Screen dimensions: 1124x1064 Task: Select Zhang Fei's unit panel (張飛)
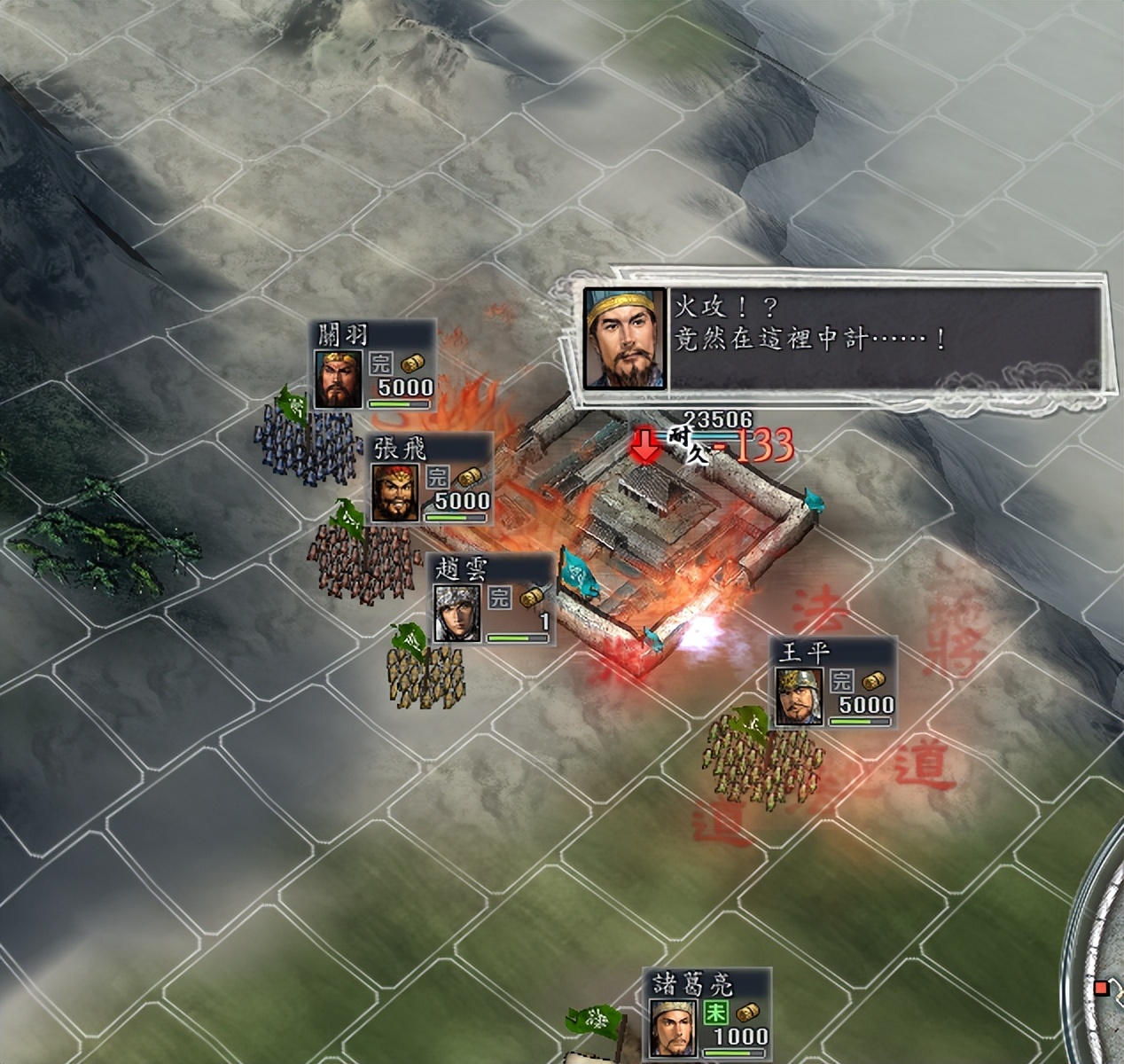click(x=432, y=479)
